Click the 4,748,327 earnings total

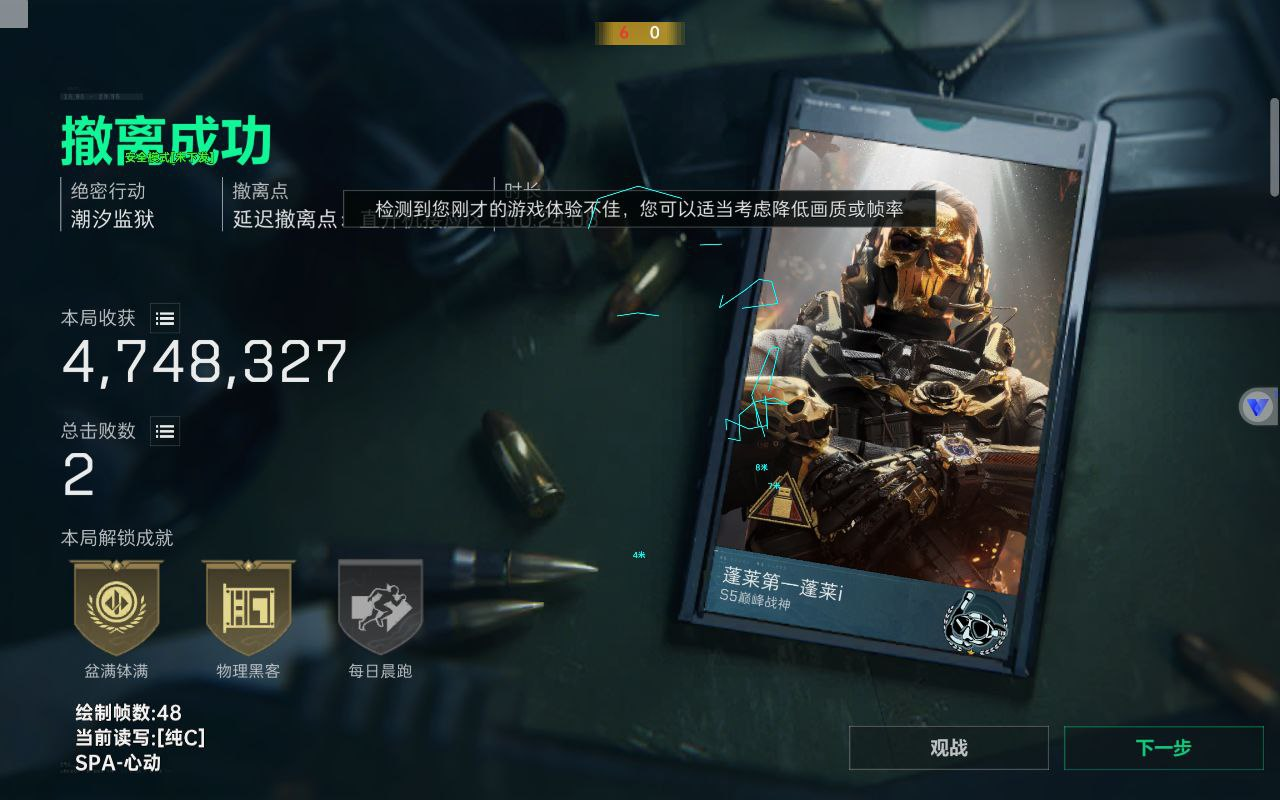coord(204,363)
